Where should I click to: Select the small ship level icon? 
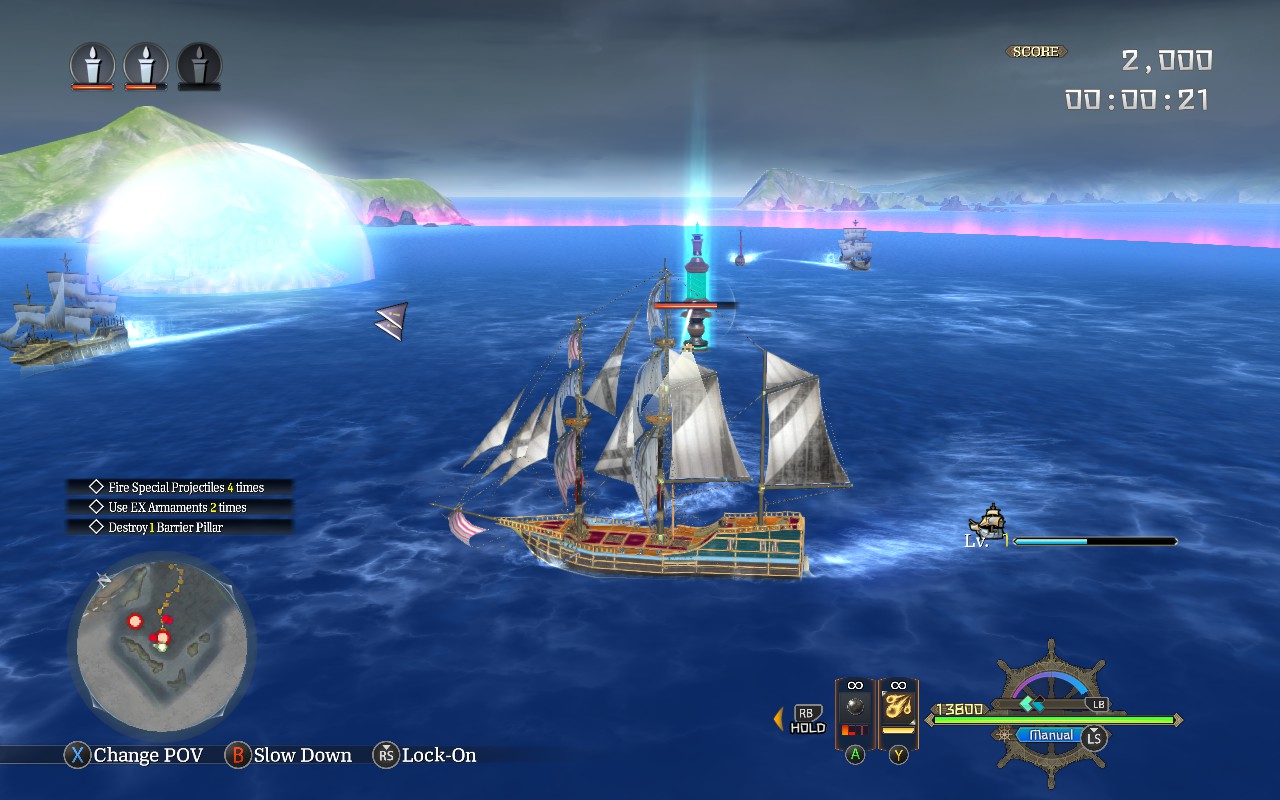(x=988, y=522)
